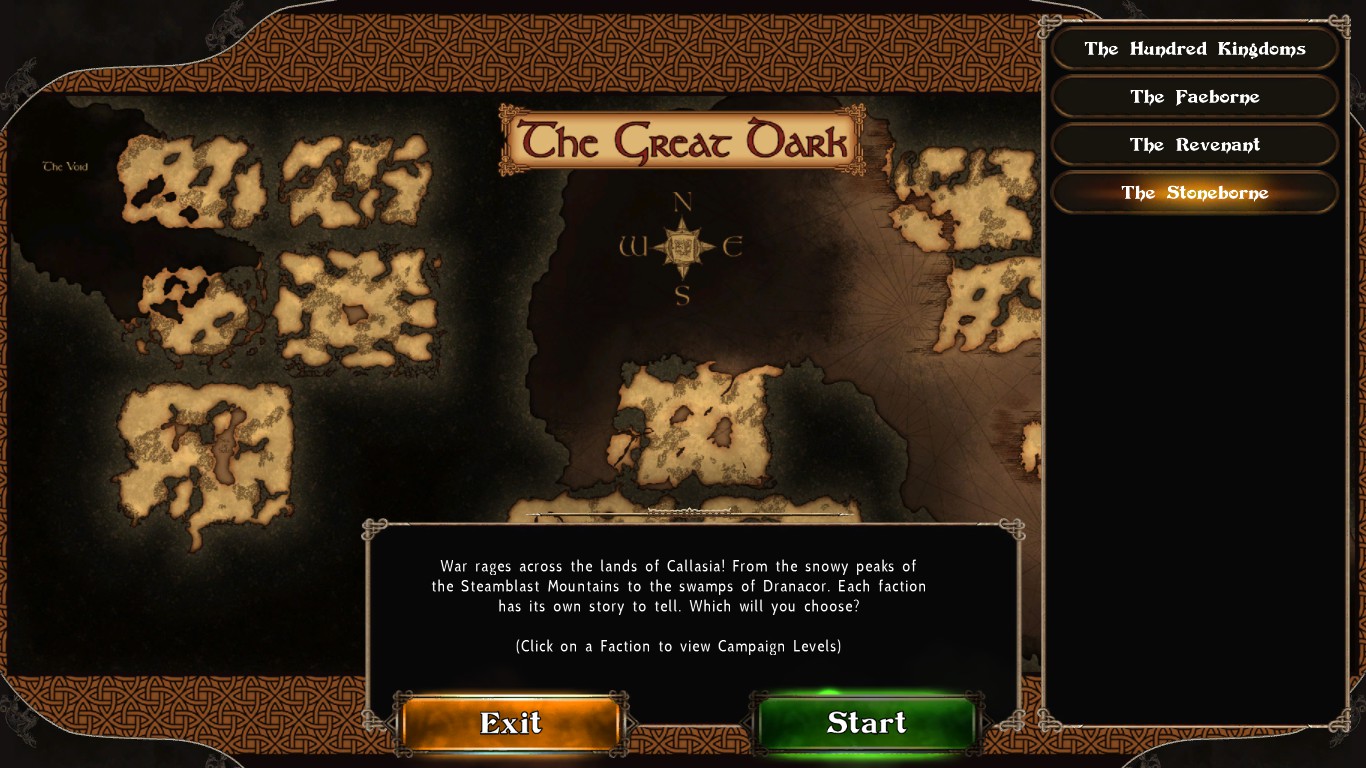This screenshot has width=1366, height=768.
Task: Select The Faeborne faction
Action: pyautogui.click(x=1194, y=97)
